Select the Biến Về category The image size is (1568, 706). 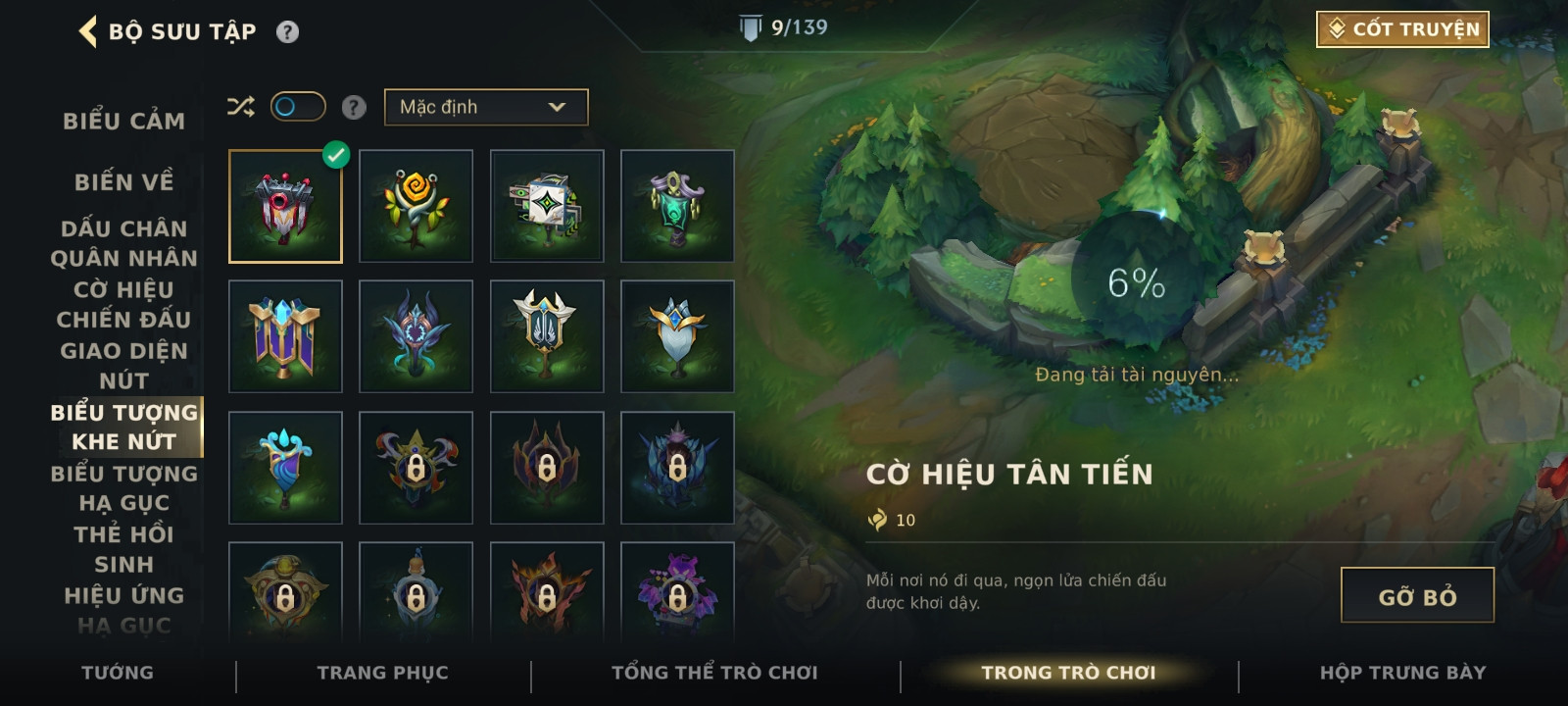point(124,182)
